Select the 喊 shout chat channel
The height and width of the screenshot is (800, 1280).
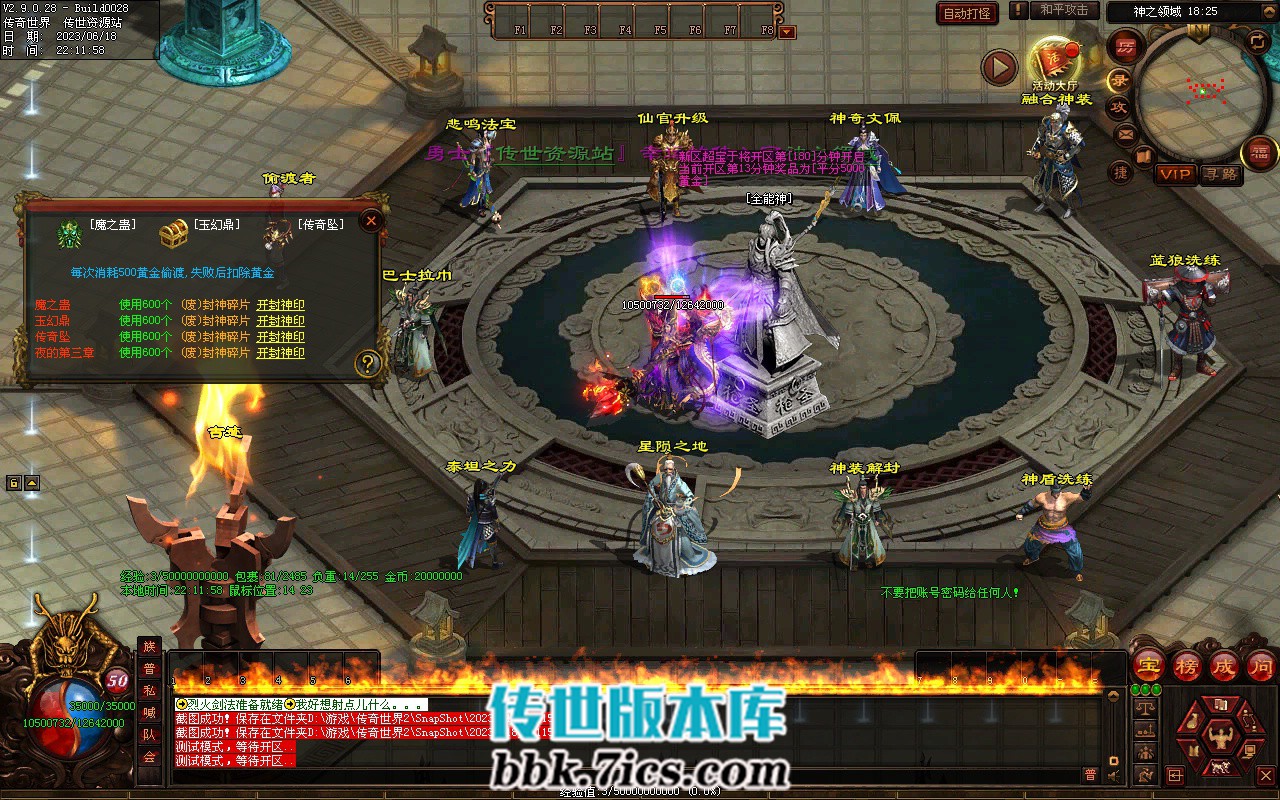(149, 712)
